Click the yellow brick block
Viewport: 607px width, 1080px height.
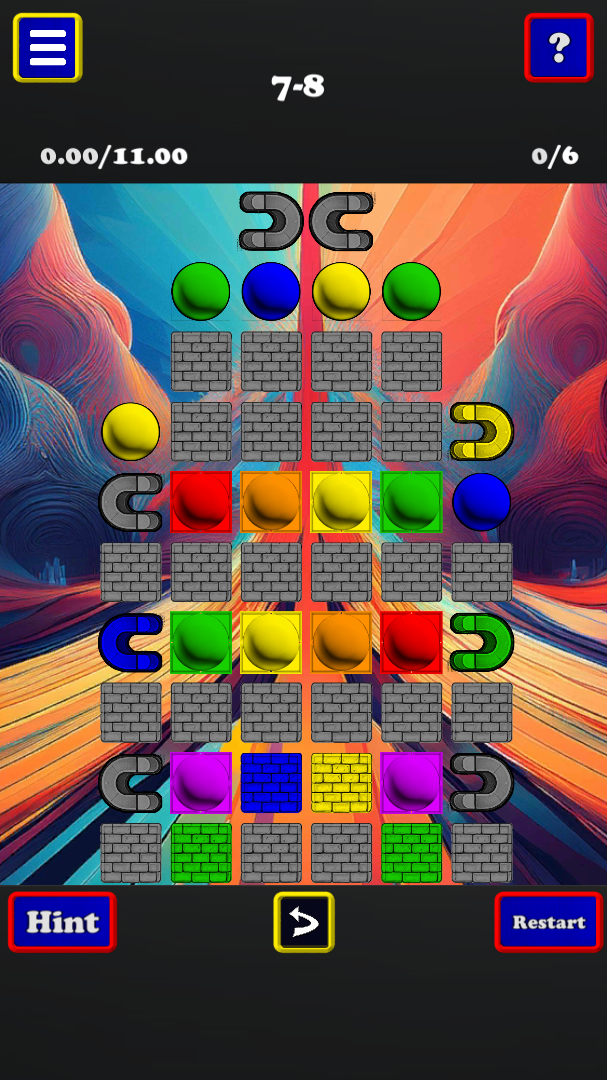click(341, 782)
